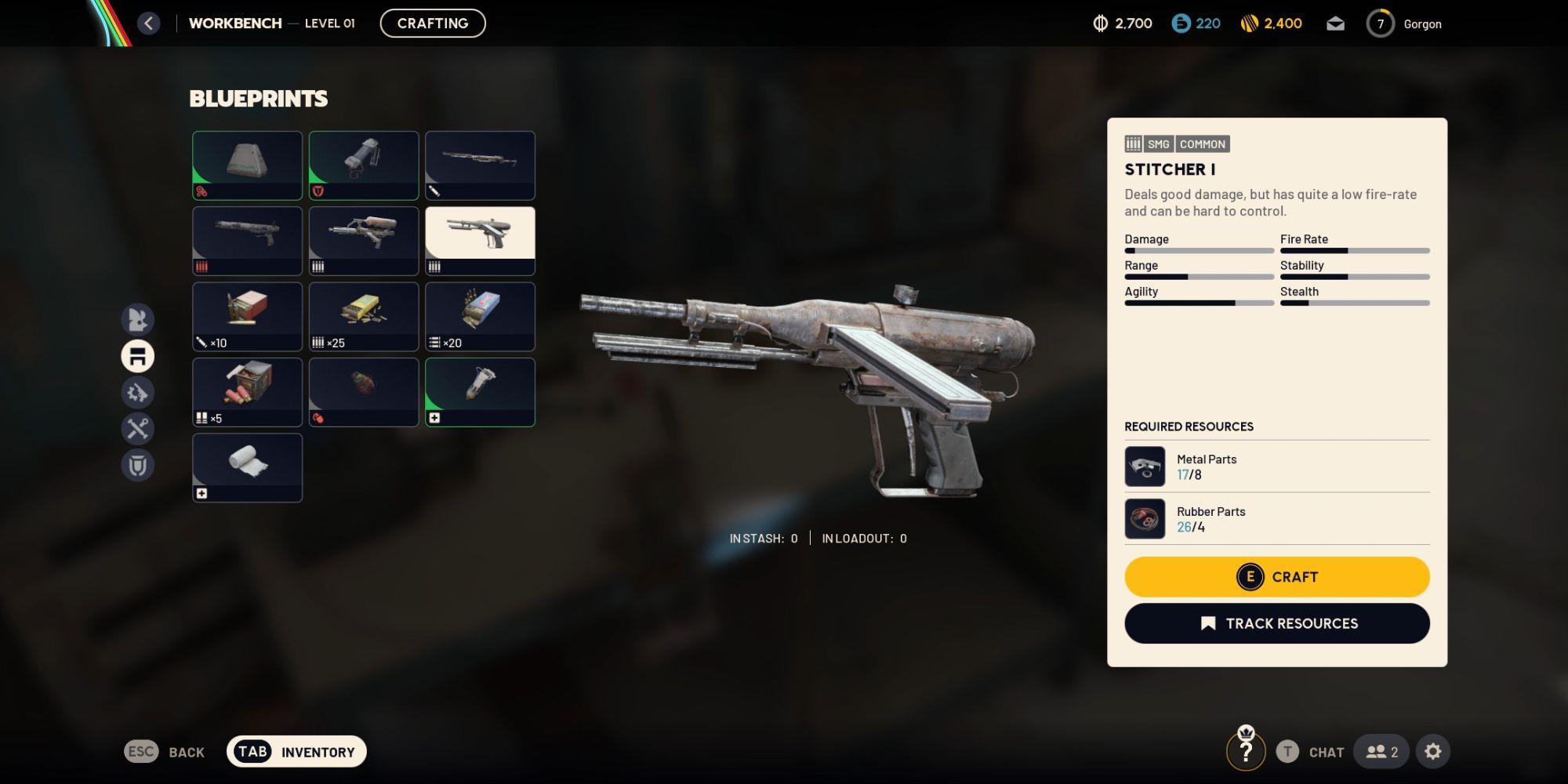Viewport: 1568px width, 784px height.
Task: Choose the red ammo box x10 blueprint
Action: 247,316
